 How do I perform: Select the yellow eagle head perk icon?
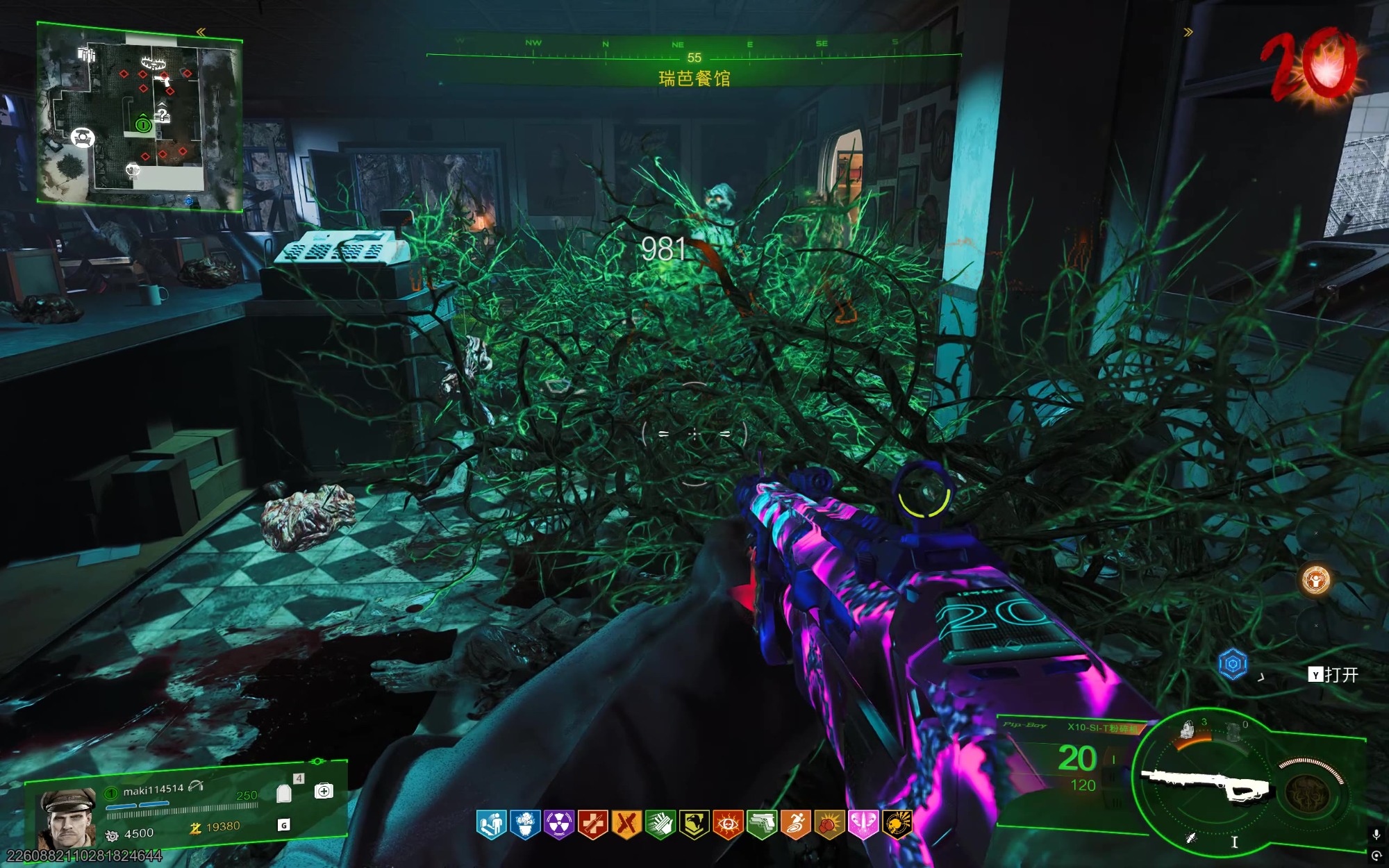pyautogui.click(x=694, y=825)
